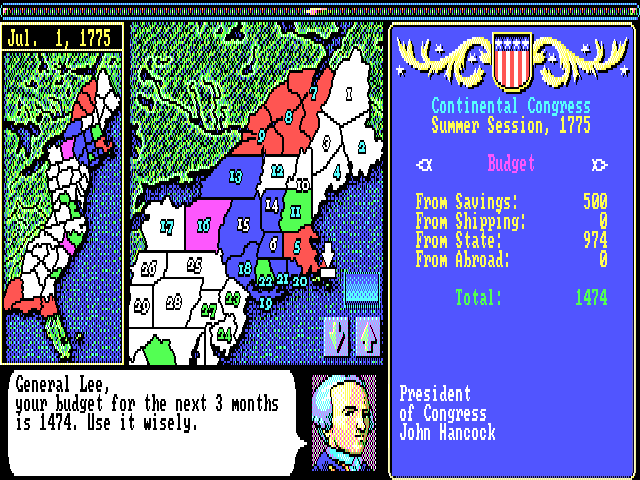
Task: Select green region 11 on the map
Action: coord(296,212)
